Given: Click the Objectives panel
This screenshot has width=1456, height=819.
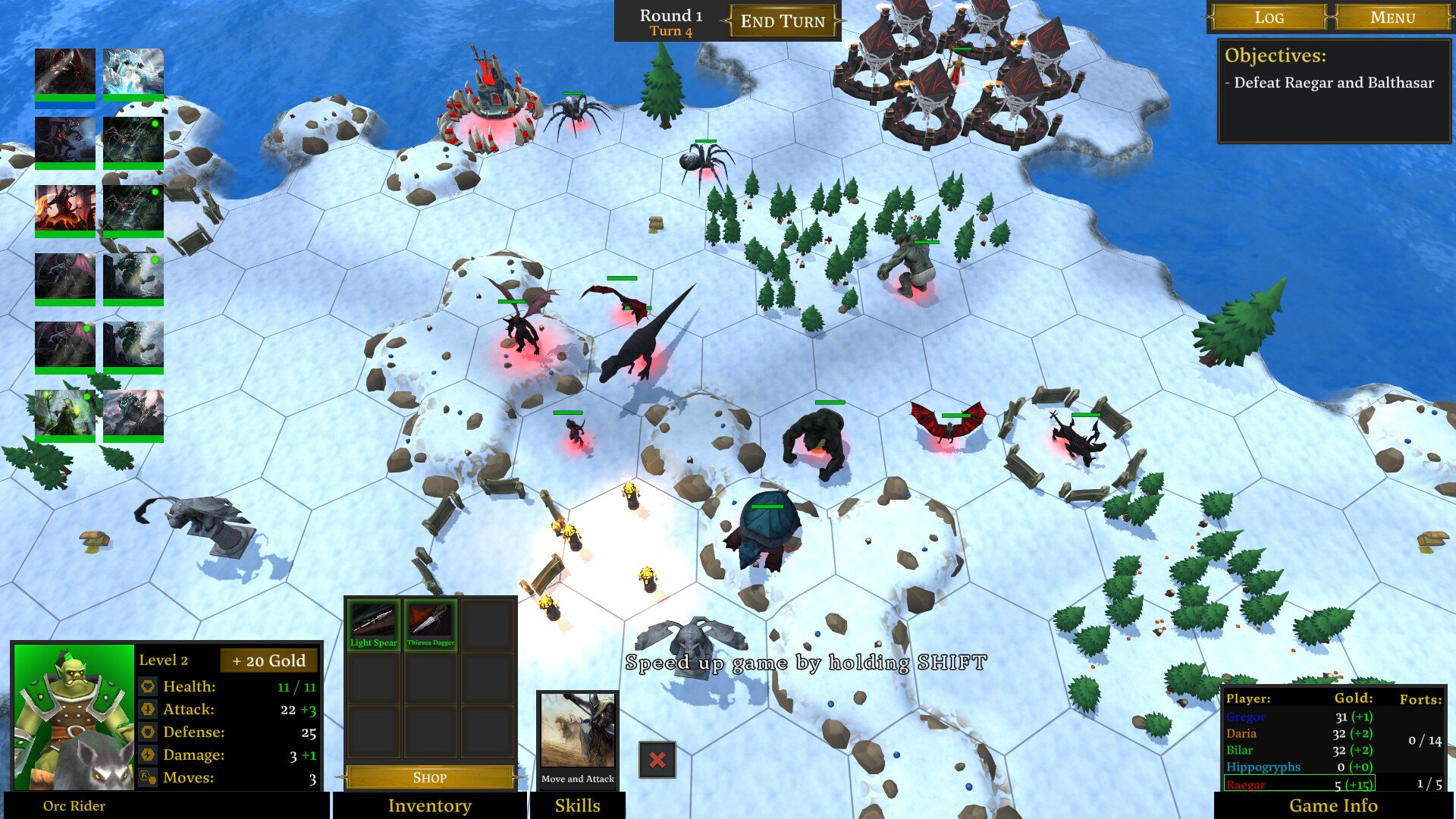Looking at the screenshot, I should (x=1333, y=91).
